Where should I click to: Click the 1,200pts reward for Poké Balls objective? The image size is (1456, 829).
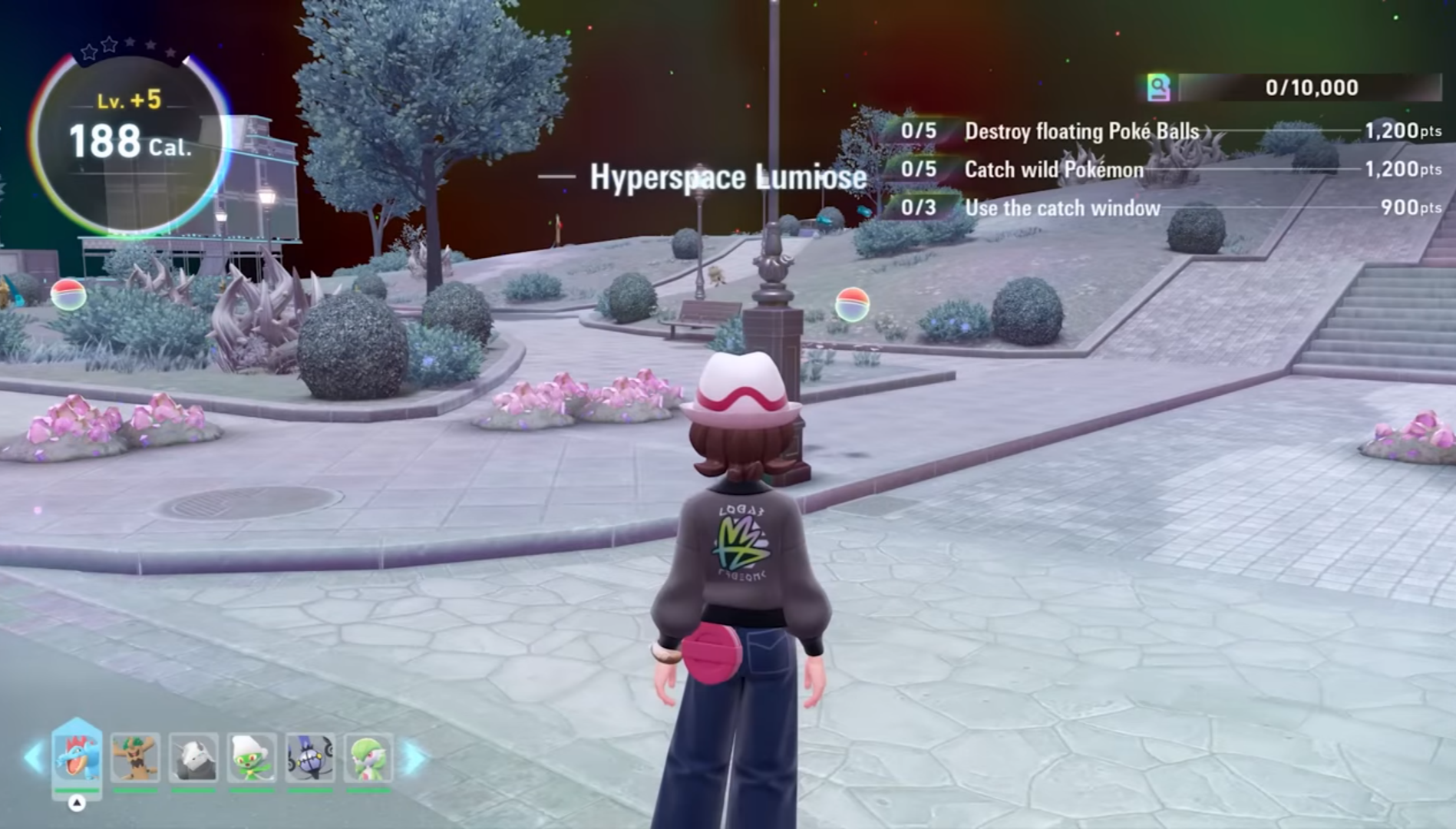click(x=1405, y=130)
